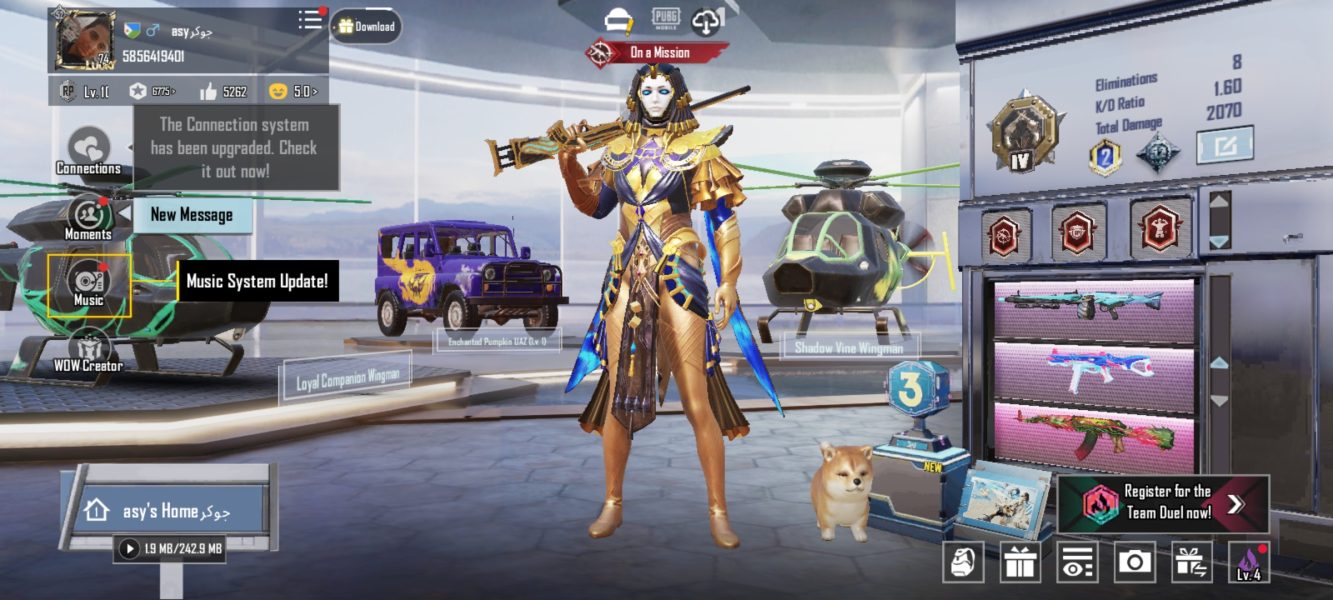Play the home music track

(x=129, y=548)
